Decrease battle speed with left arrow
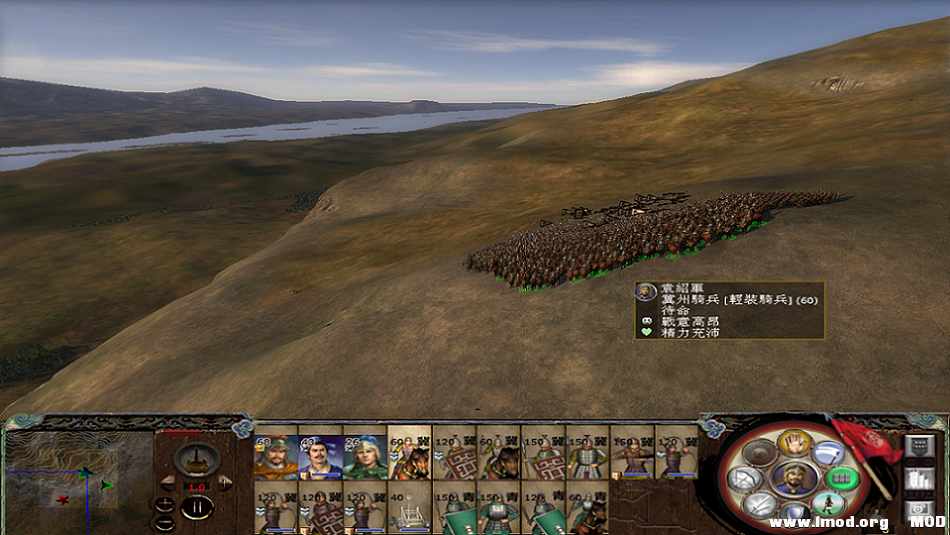The height and width of the screenshot is (535, 950). click(x=168, y=481)
